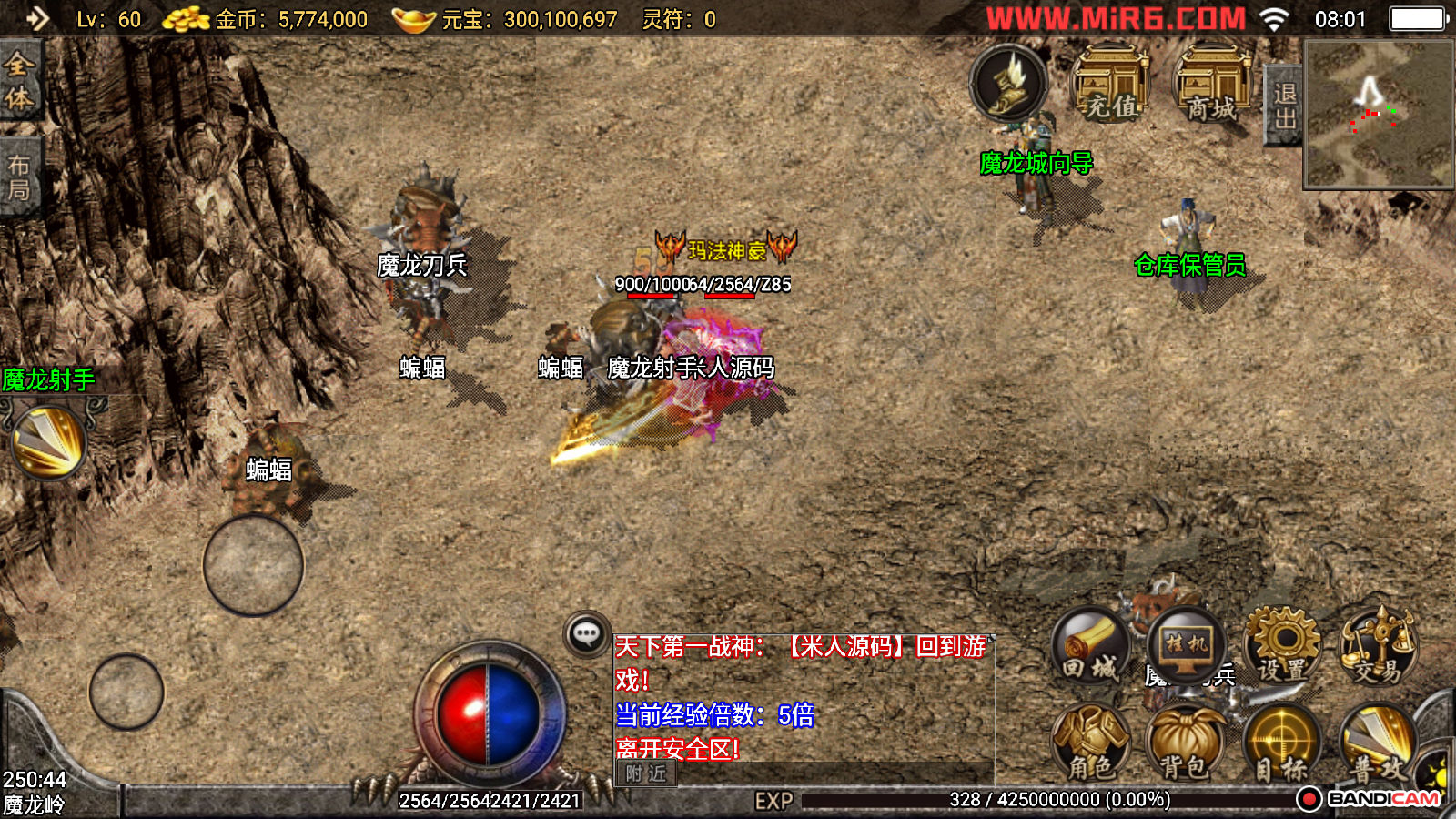Click the Bandicam record button
Image resolution: width=1456 pixels, height=819 pixels.
point(1309,799)
